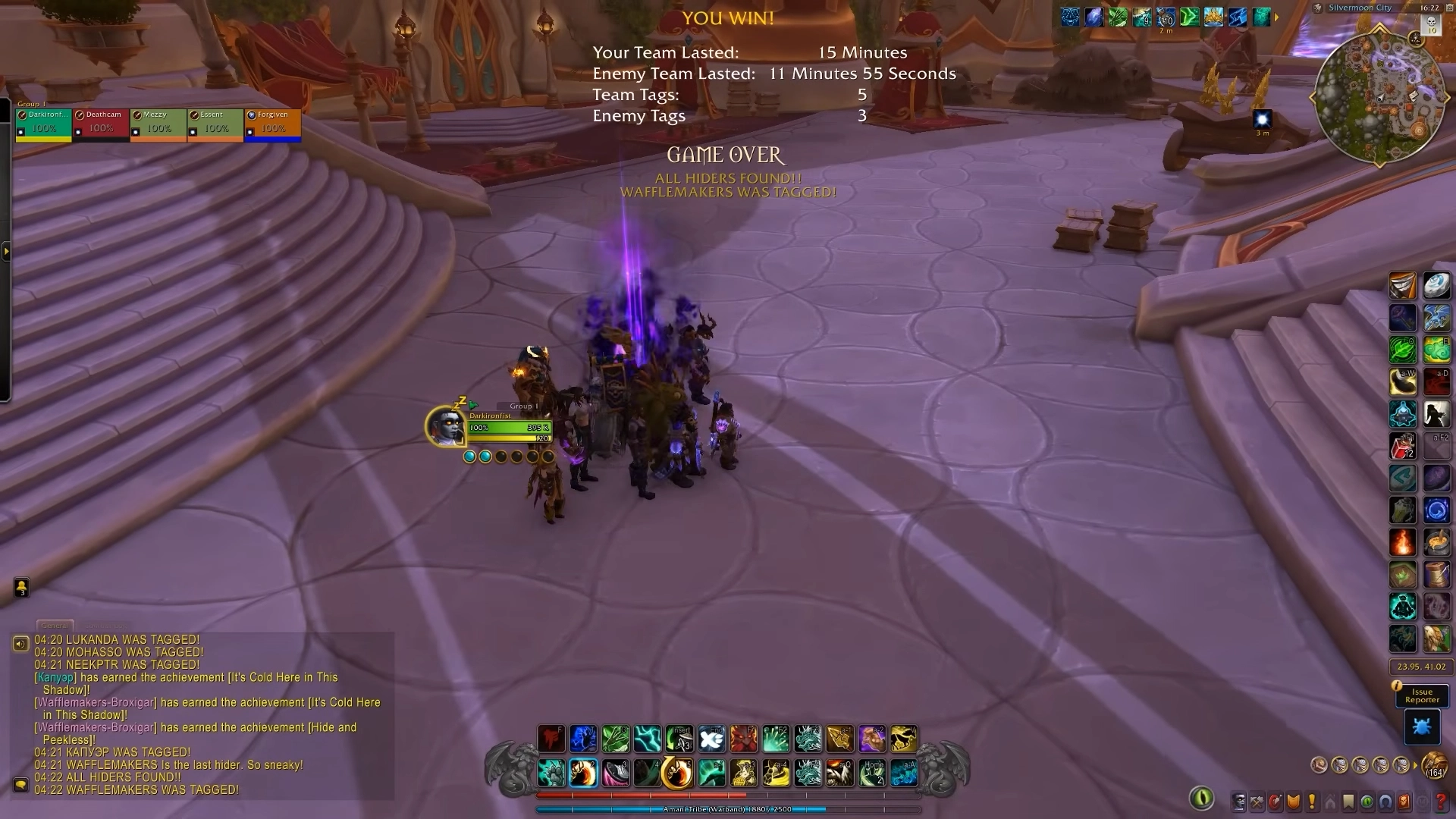The width and height of the screenshot is (1456, 819).
Task: Select Forgiven's party frame
Action: (272, 124)
